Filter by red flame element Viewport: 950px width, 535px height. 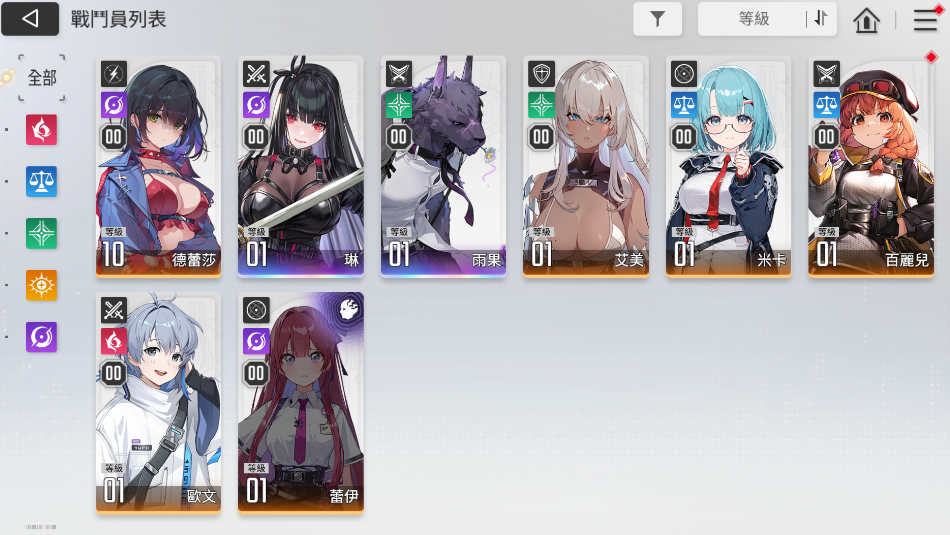tap(42, 130)
